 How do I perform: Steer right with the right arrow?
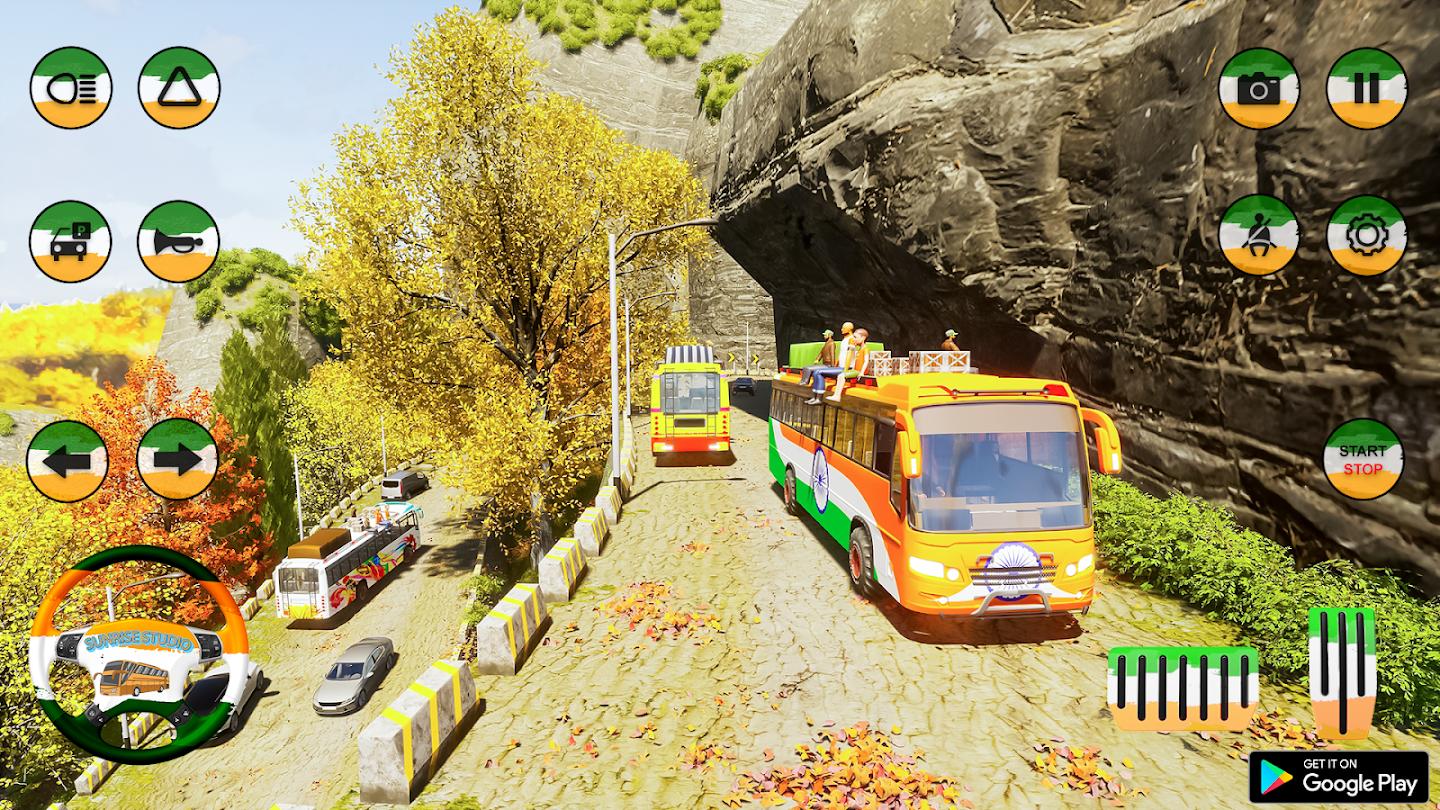pyautogui.click(x=177, y=460)
